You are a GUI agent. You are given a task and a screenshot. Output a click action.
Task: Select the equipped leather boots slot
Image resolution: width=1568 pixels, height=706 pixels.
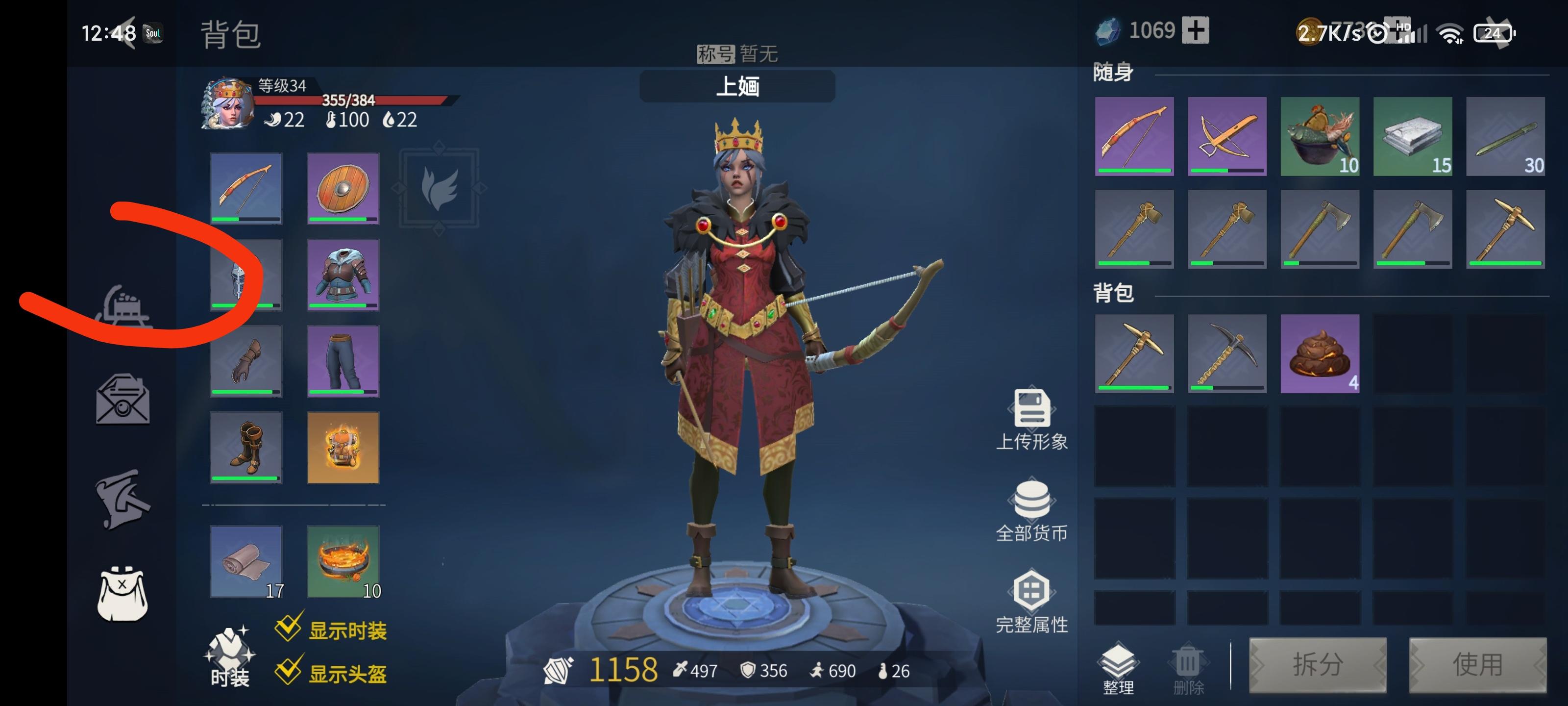[246, 448]
